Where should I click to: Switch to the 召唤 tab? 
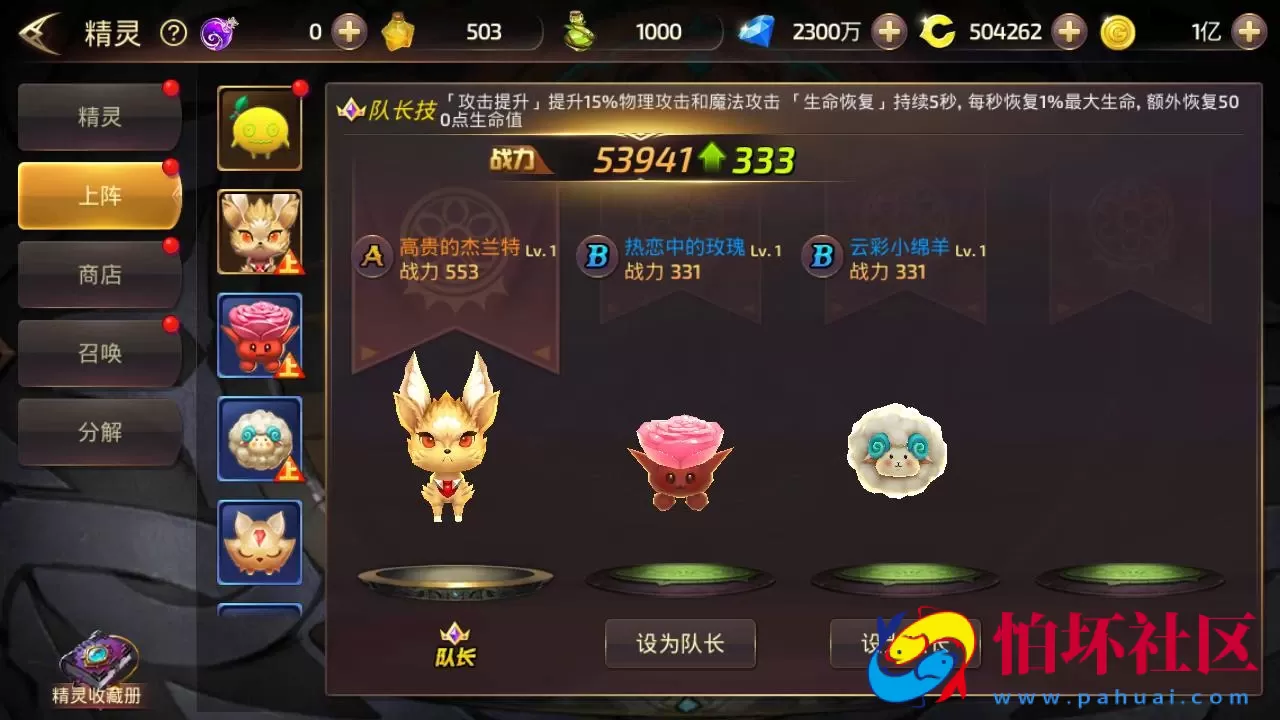click(99, 353)
